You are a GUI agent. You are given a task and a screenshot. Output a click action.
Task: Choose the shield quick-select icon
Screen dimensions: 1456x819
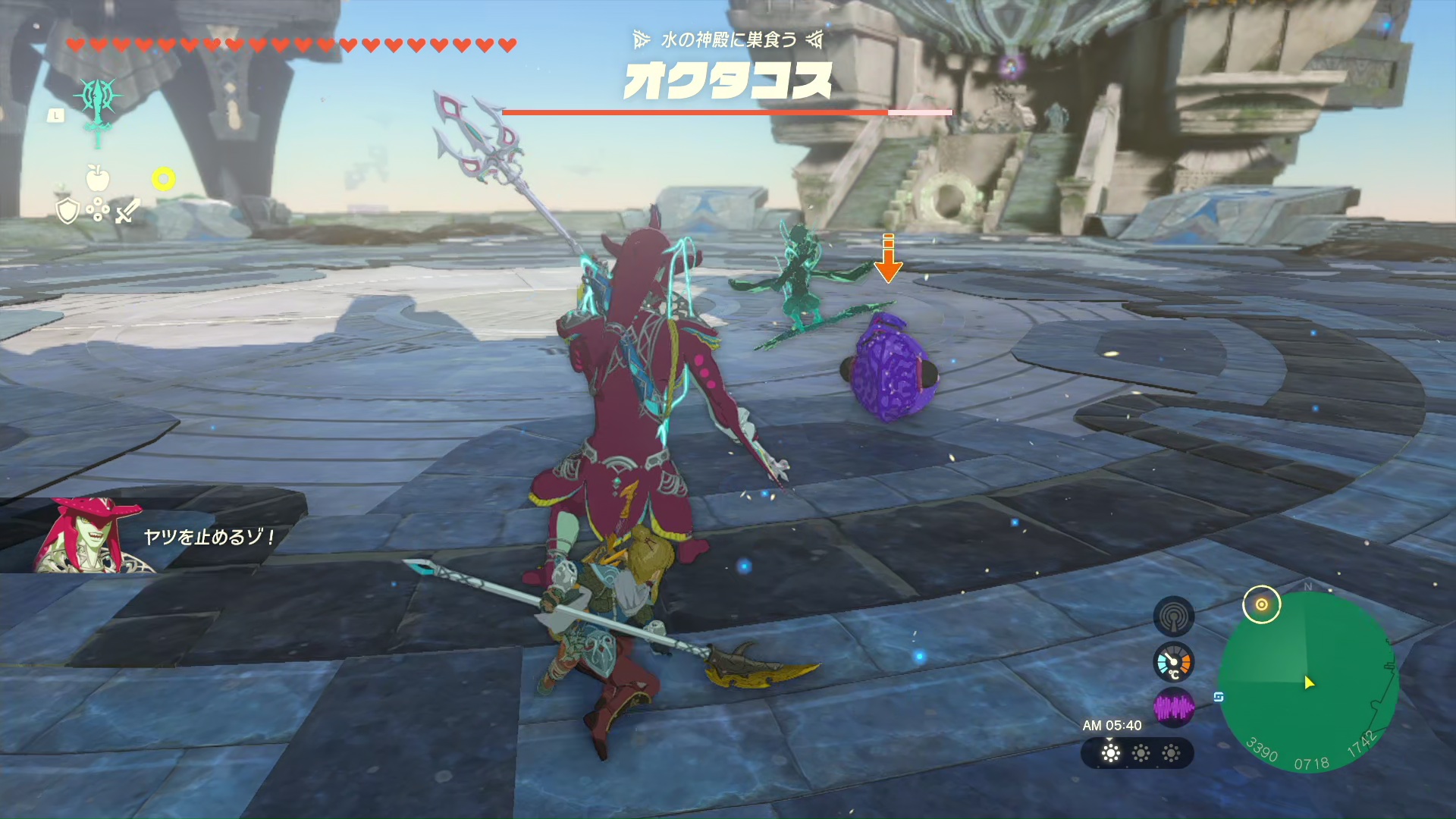tap(68, 211)
